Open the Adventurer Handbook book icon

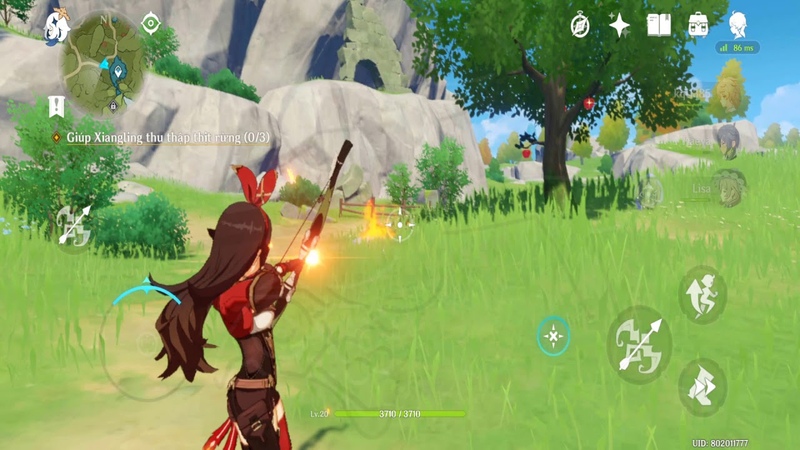click(x=659, y=25)
